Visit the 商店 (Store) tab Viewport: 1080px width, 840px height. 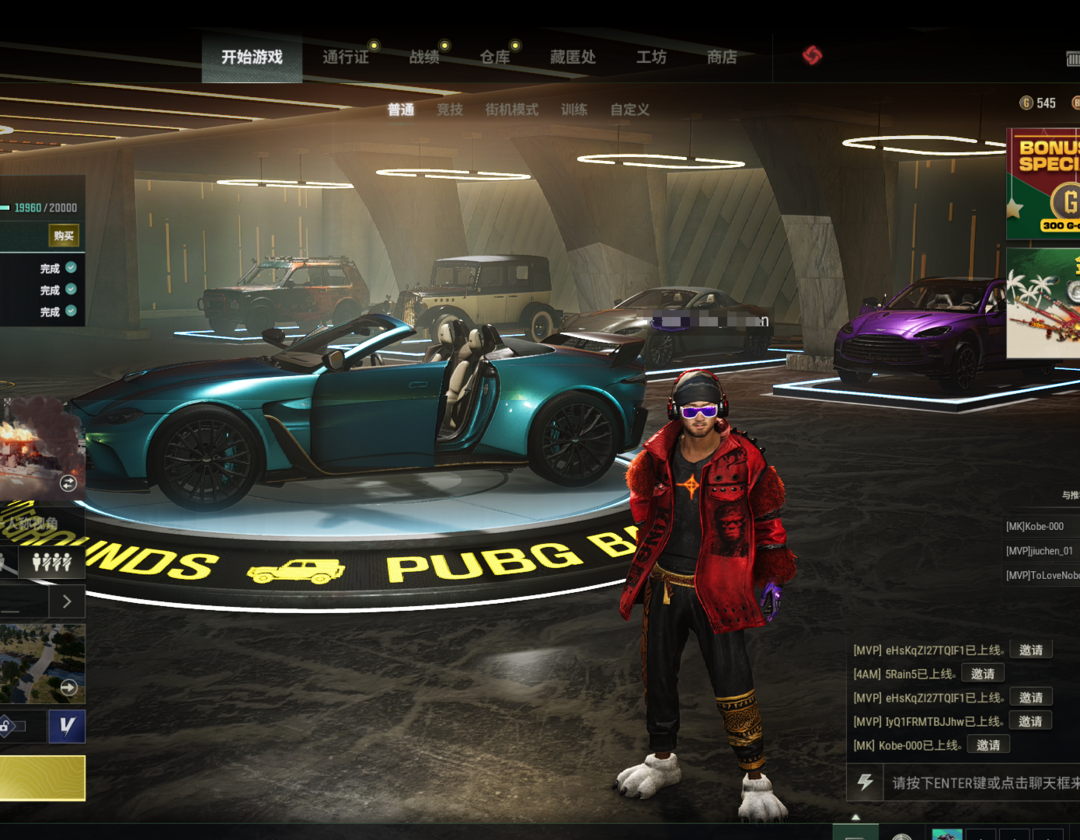pyautogui.click(x=722, y=58)
